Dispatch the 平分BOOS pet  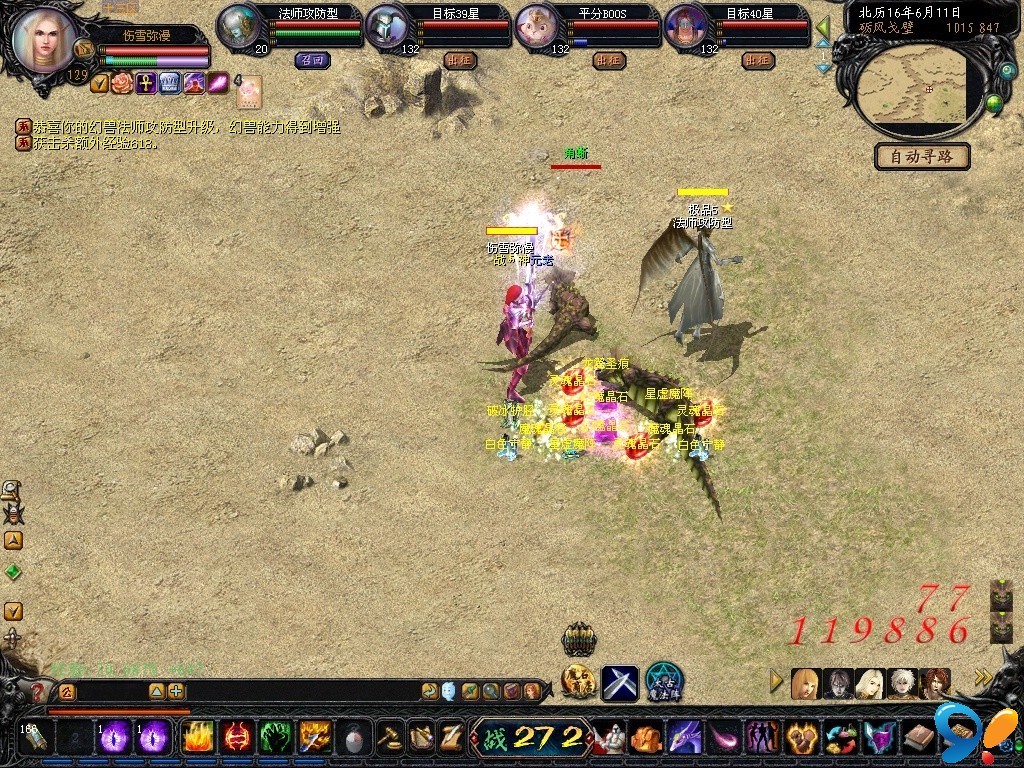608,60
